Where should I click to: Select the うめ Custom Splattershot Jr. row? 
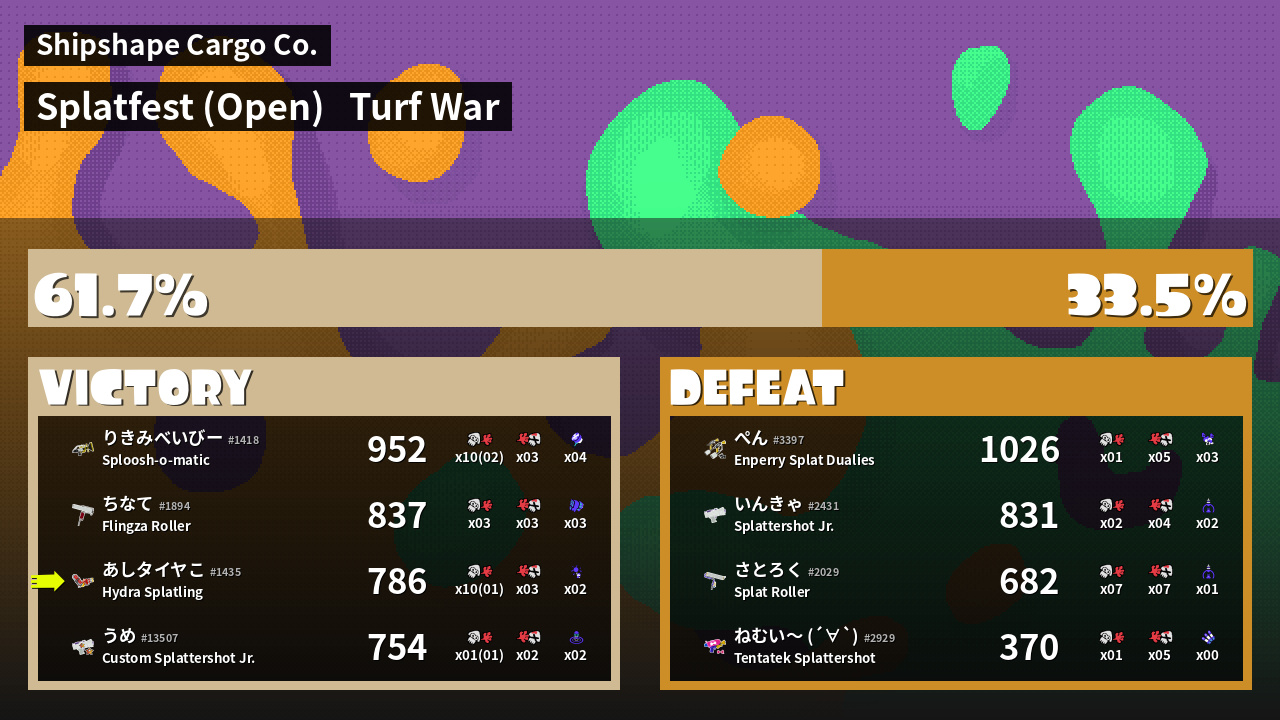(x=324, y=647)
